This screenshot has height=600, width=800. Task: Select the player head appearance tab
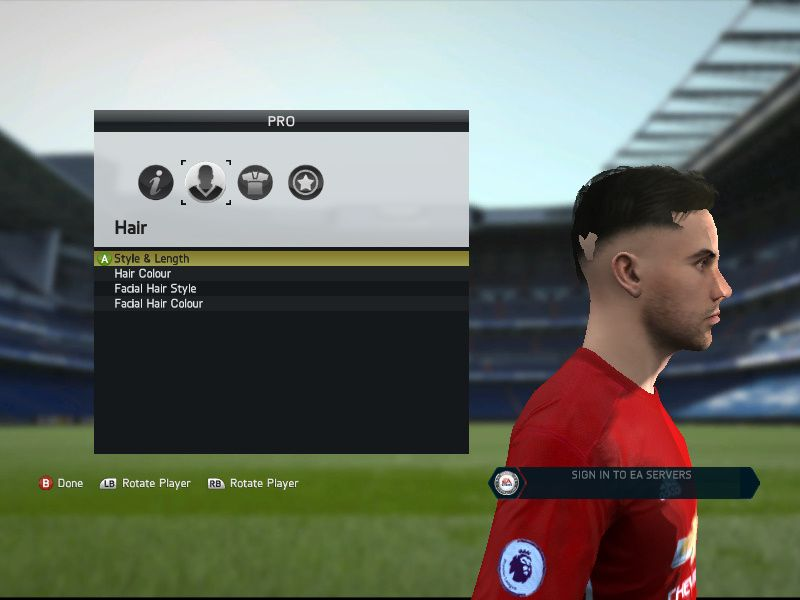206,182
